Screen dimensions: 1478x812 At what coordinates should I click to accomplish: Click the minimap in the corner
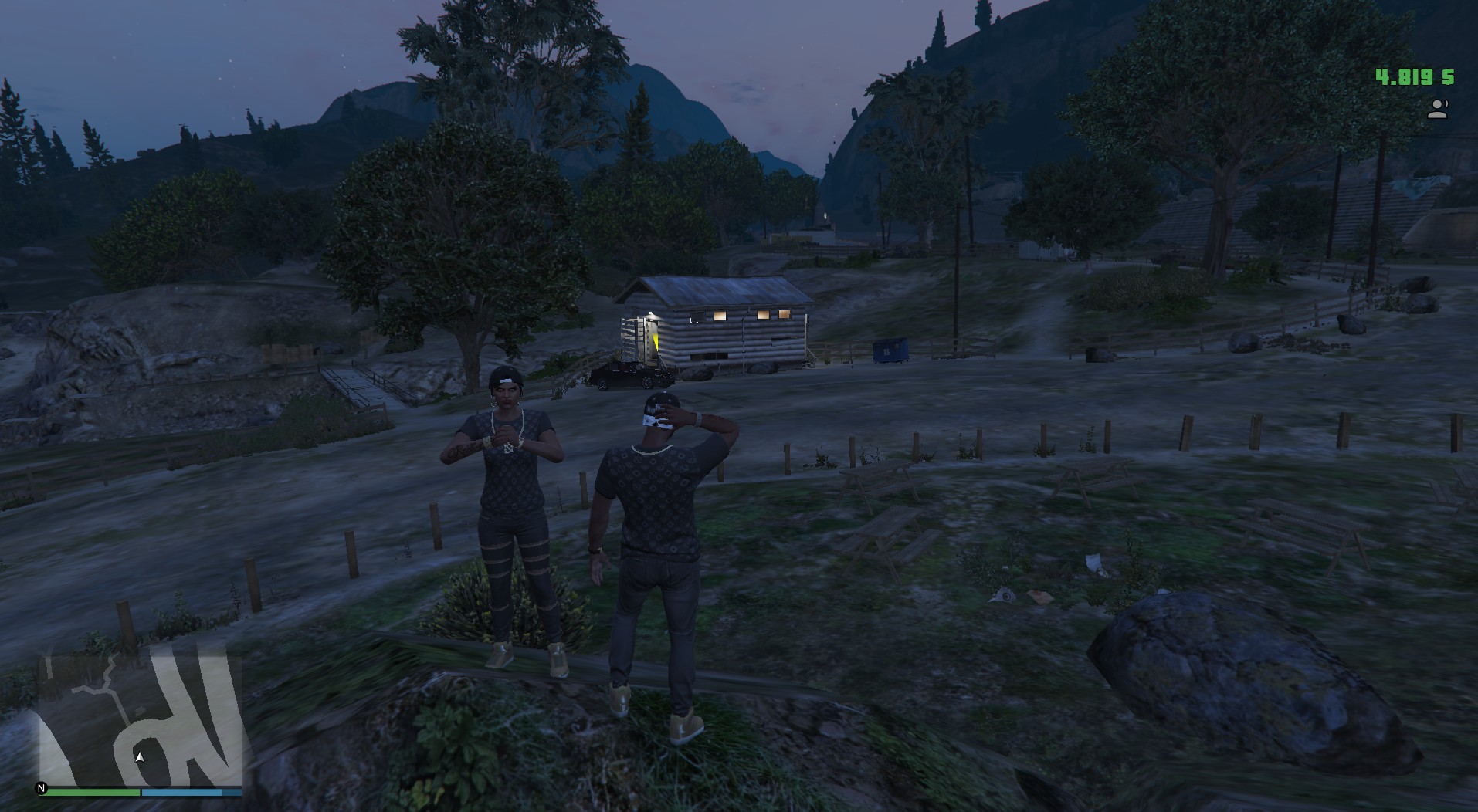(139, 718)
